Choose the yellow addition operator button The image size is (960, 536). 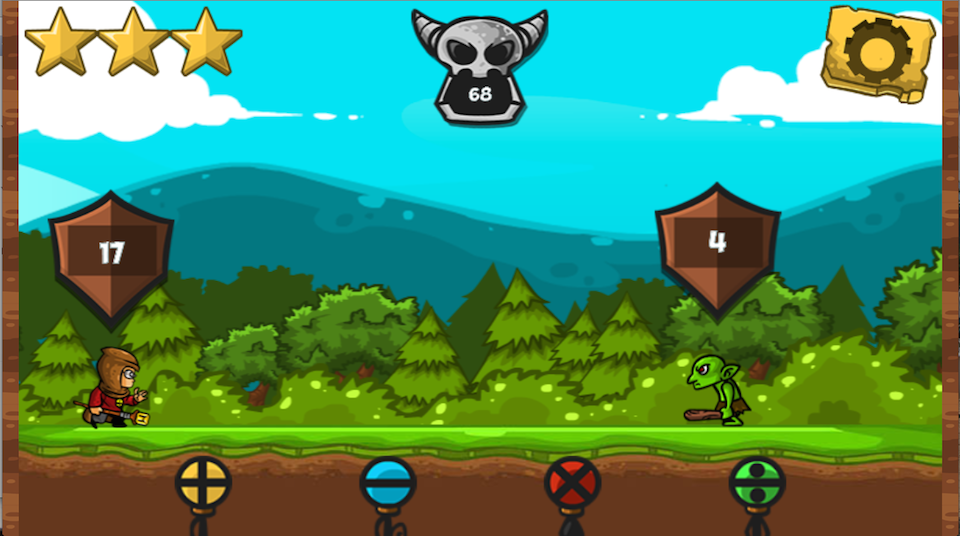(x=203, y=484)
